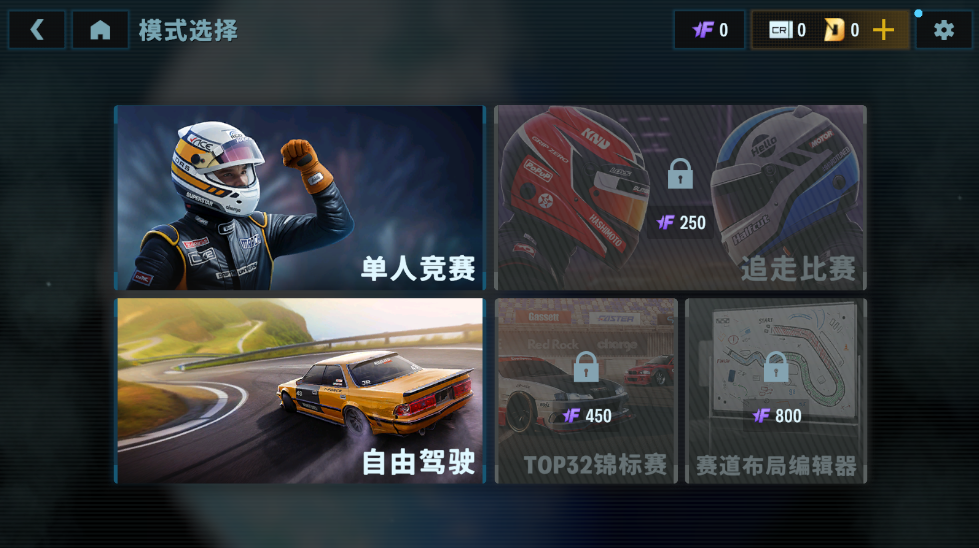
Task: Return to the home screen
Action: (100, 30)
